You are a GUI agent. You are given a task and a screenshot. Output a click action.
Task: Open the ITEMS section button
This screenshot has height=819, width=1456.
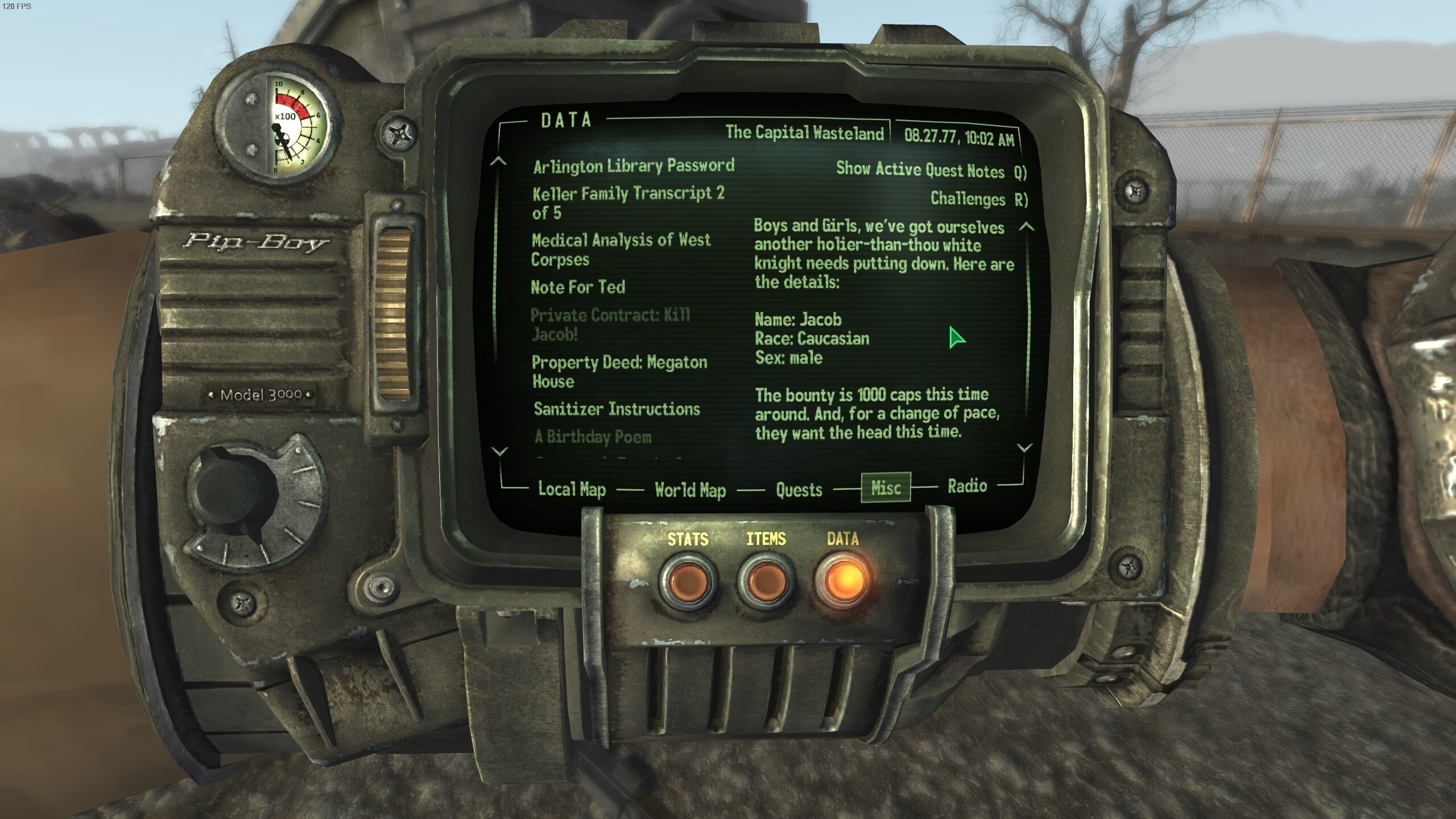[x=766, y=581]
